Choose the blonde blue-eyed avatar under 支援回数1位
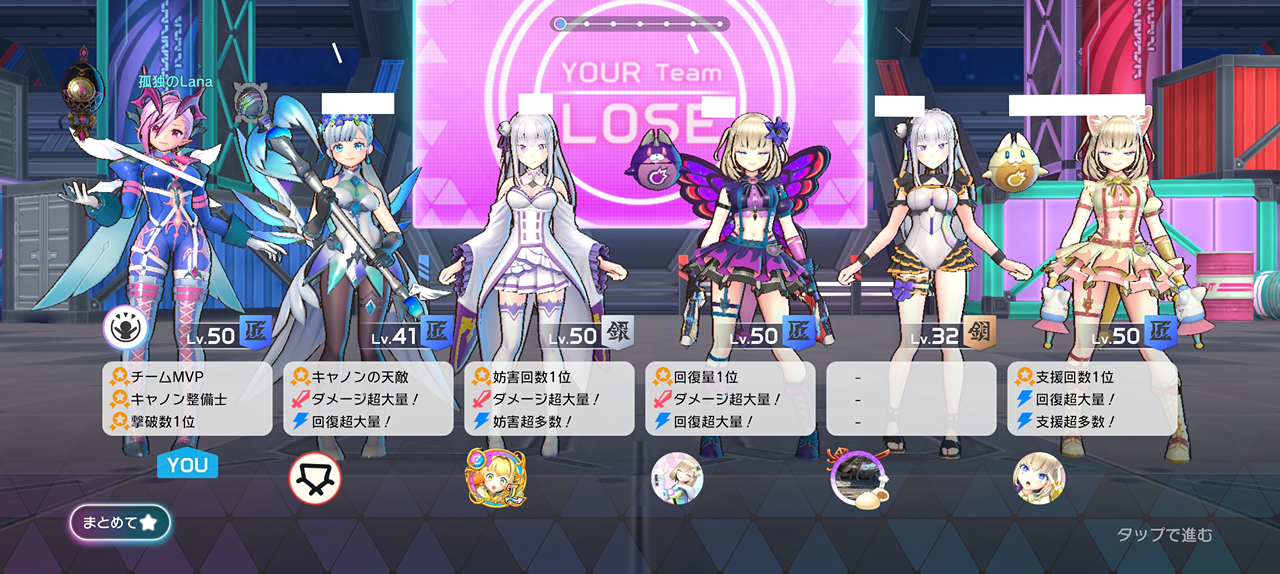This screenshot has height=574, width=1280. [1039, 477]
